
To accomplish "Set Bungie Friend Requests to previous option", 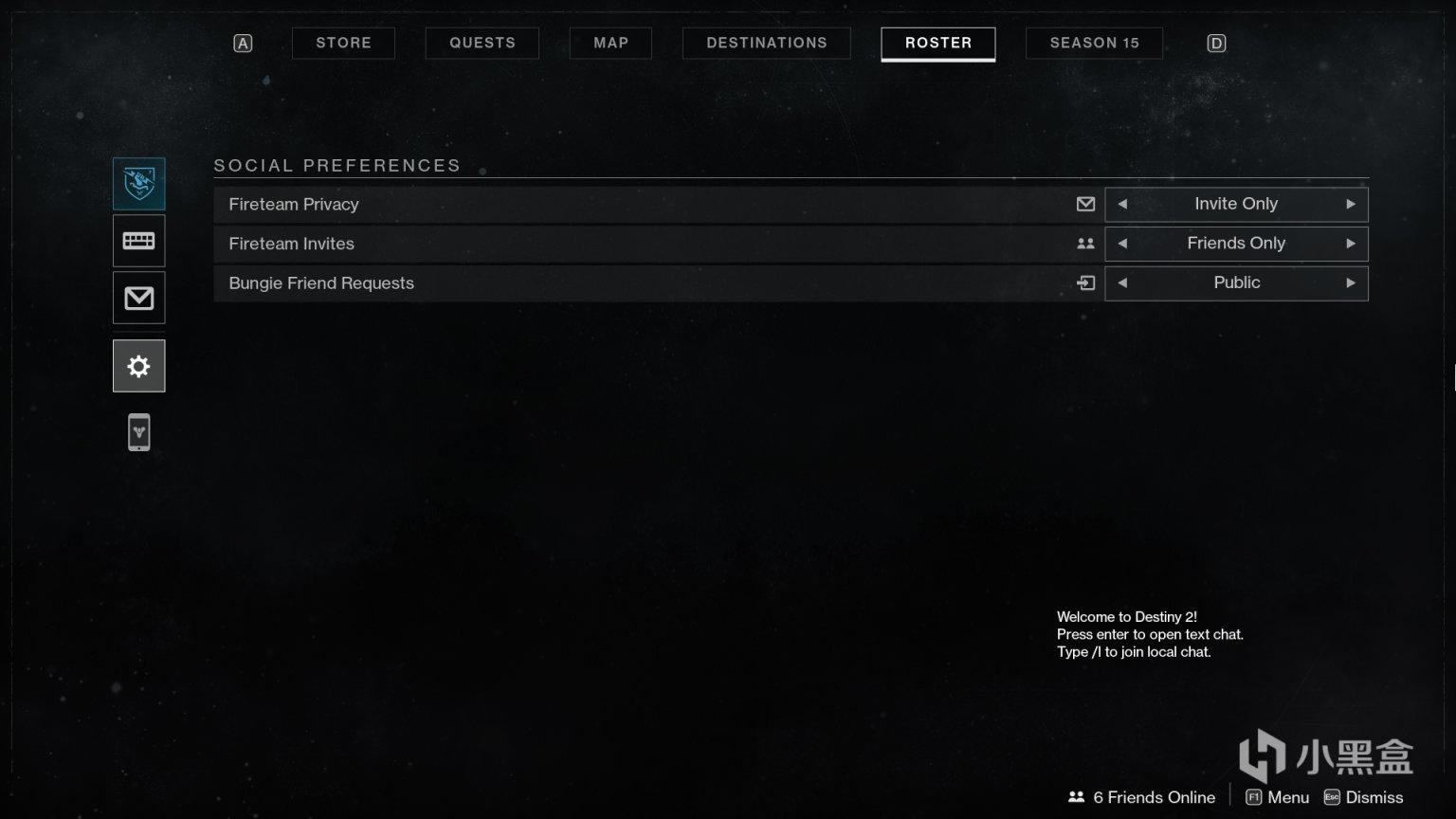I will [x=1123, y=282].
